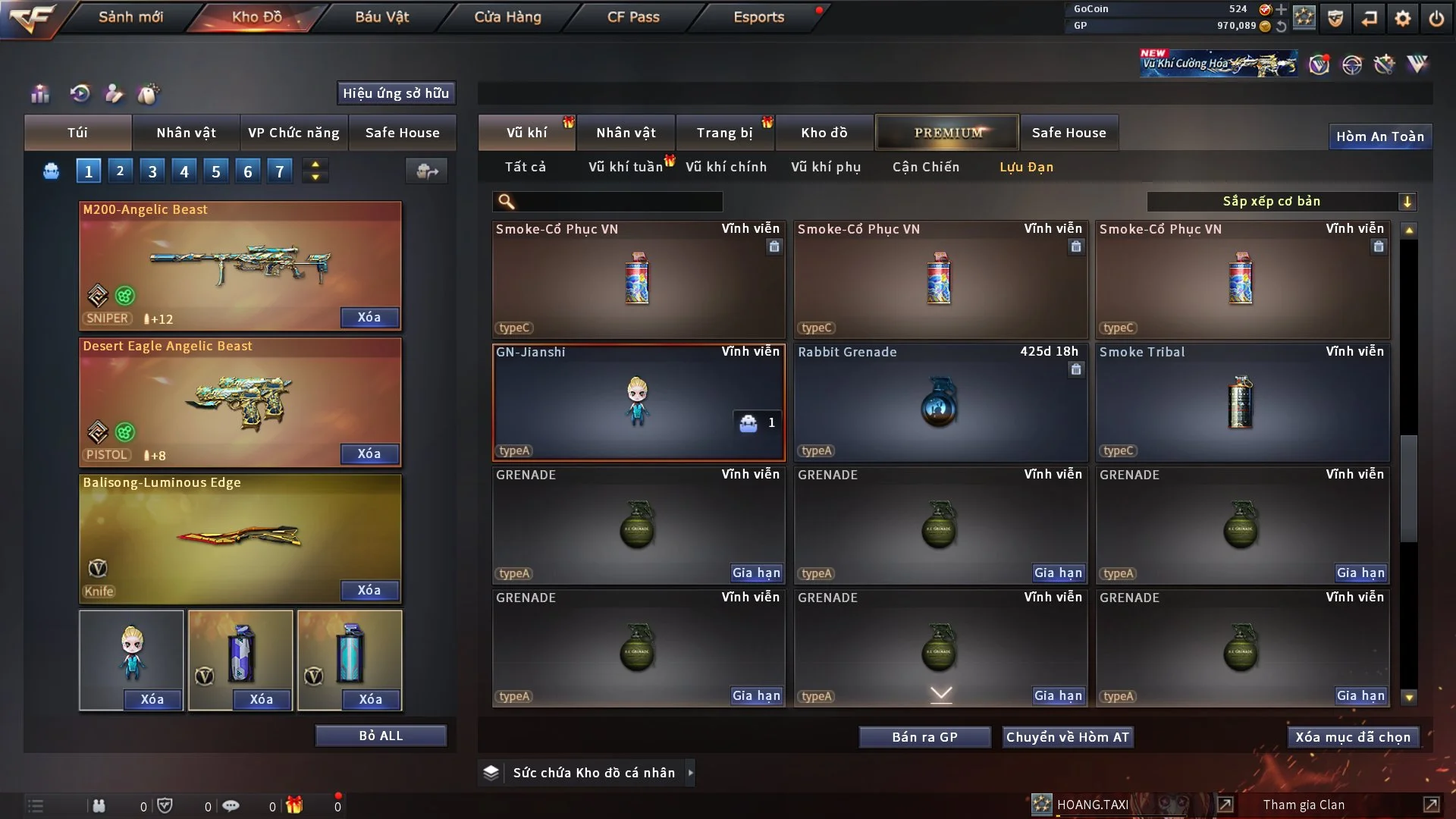Switch to the Nhân vật bag tab
The image size is (1456, 819).
pyautogui.click(x=186, y=133)
